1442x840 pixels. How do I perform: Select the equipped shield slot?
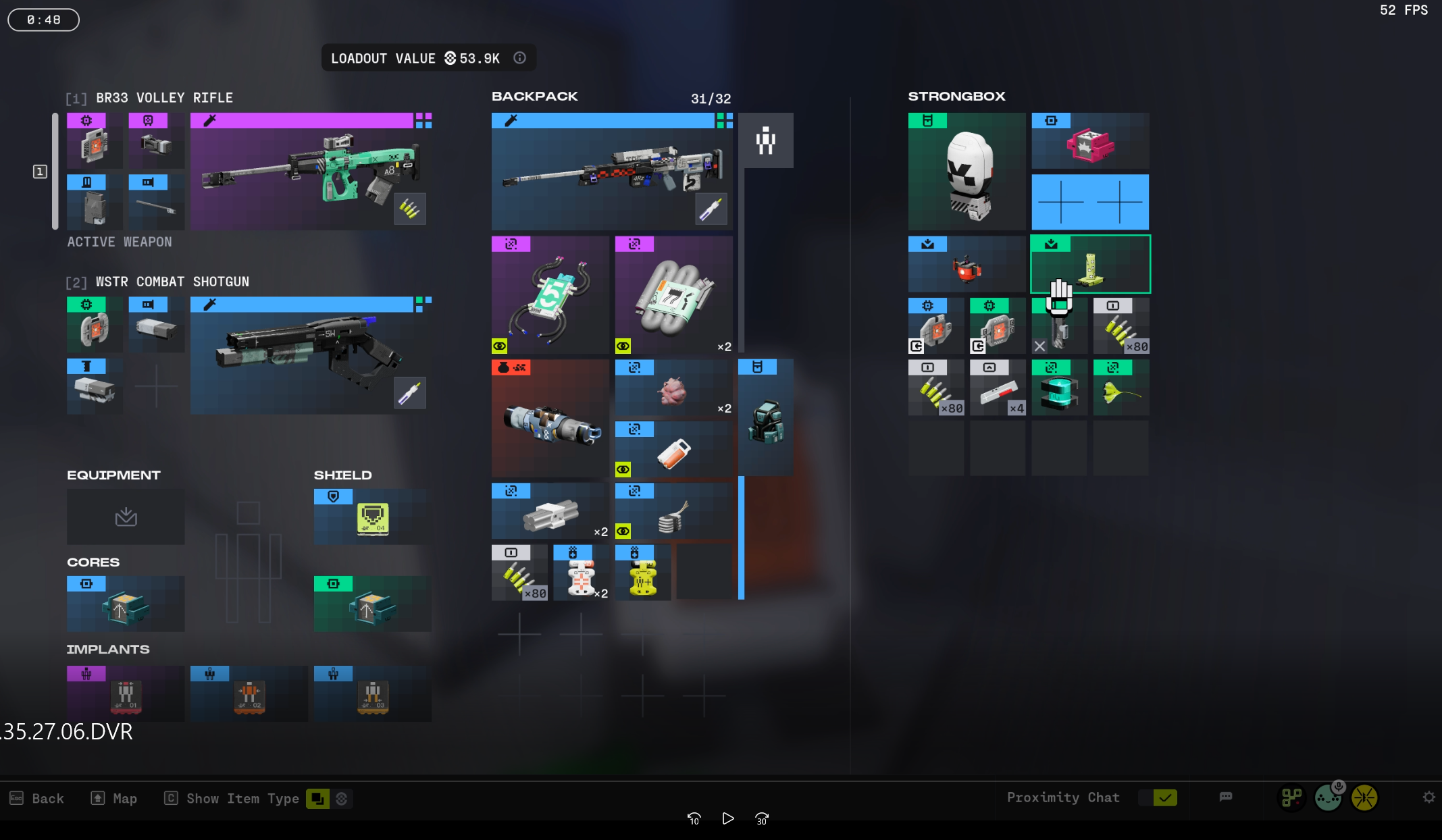point(372,517)
